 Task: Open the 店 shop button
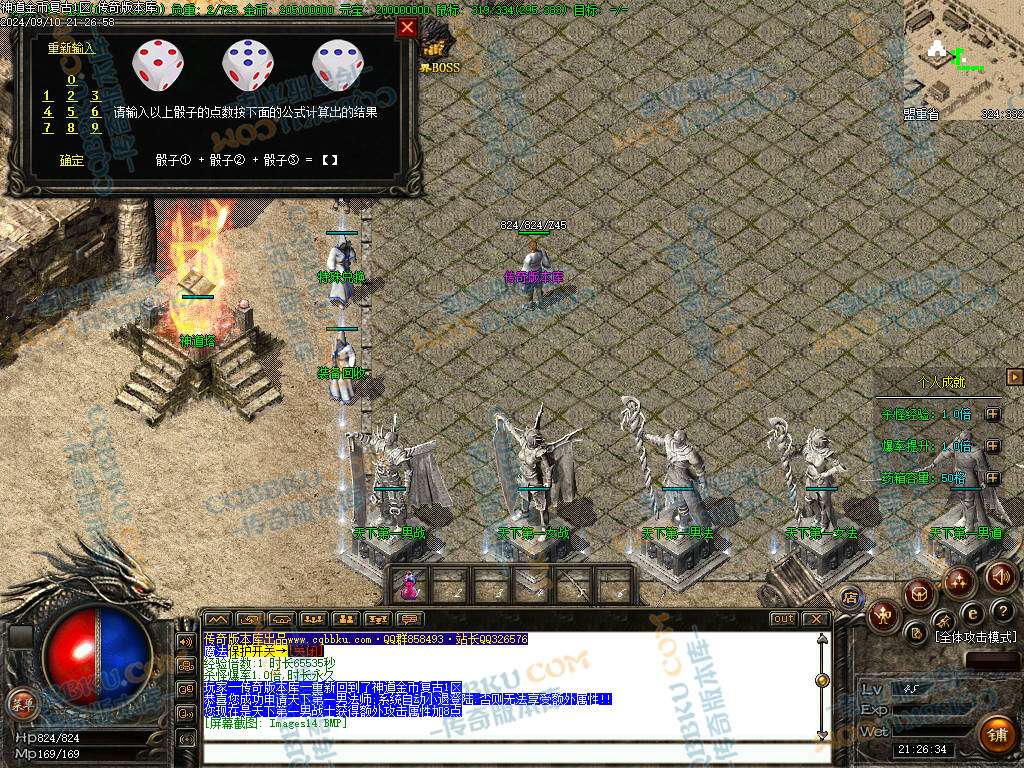[851, 598]
